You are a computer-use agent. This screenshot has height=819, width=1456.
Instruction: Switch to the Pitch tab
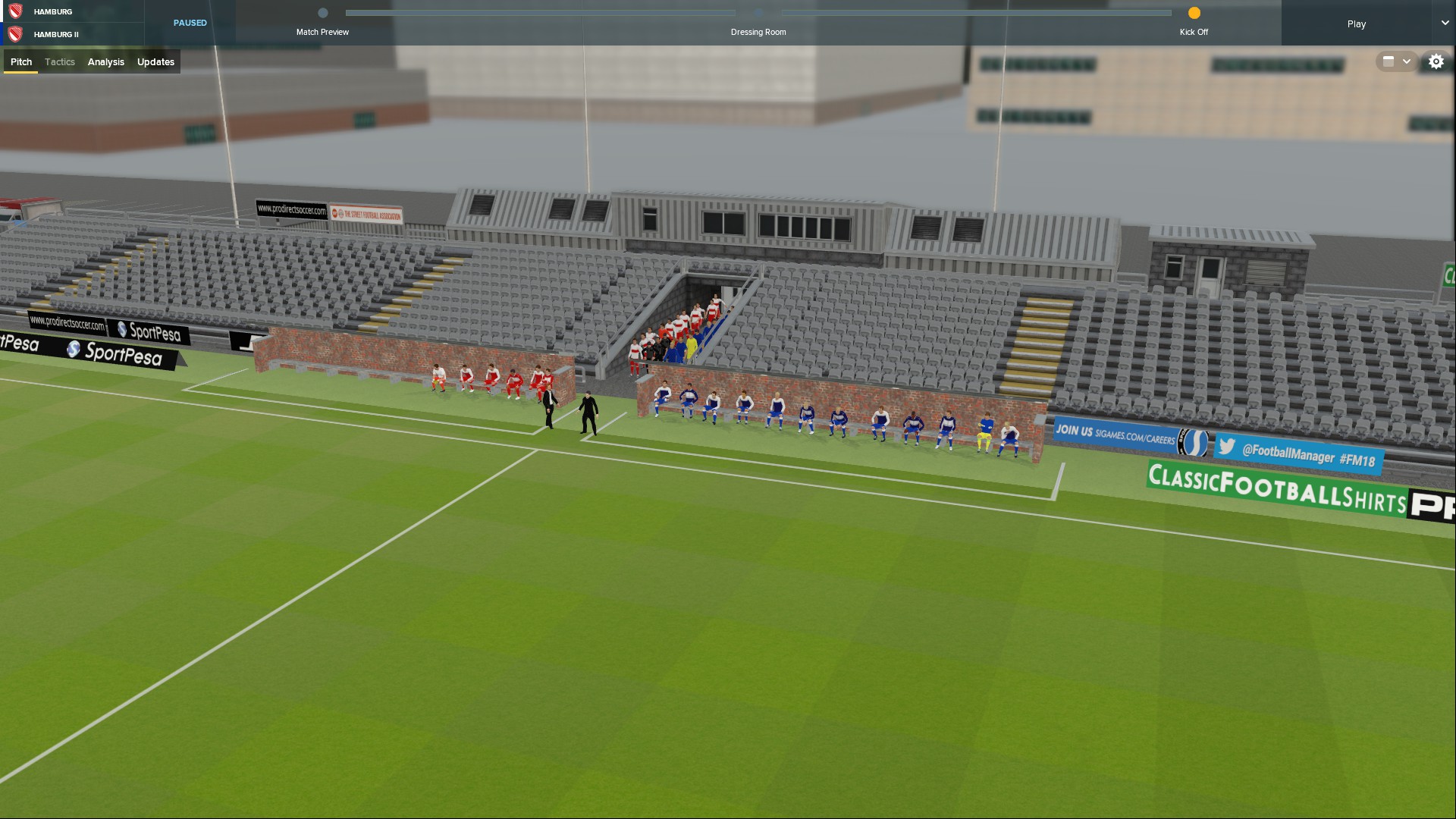(x=21, y=62)
